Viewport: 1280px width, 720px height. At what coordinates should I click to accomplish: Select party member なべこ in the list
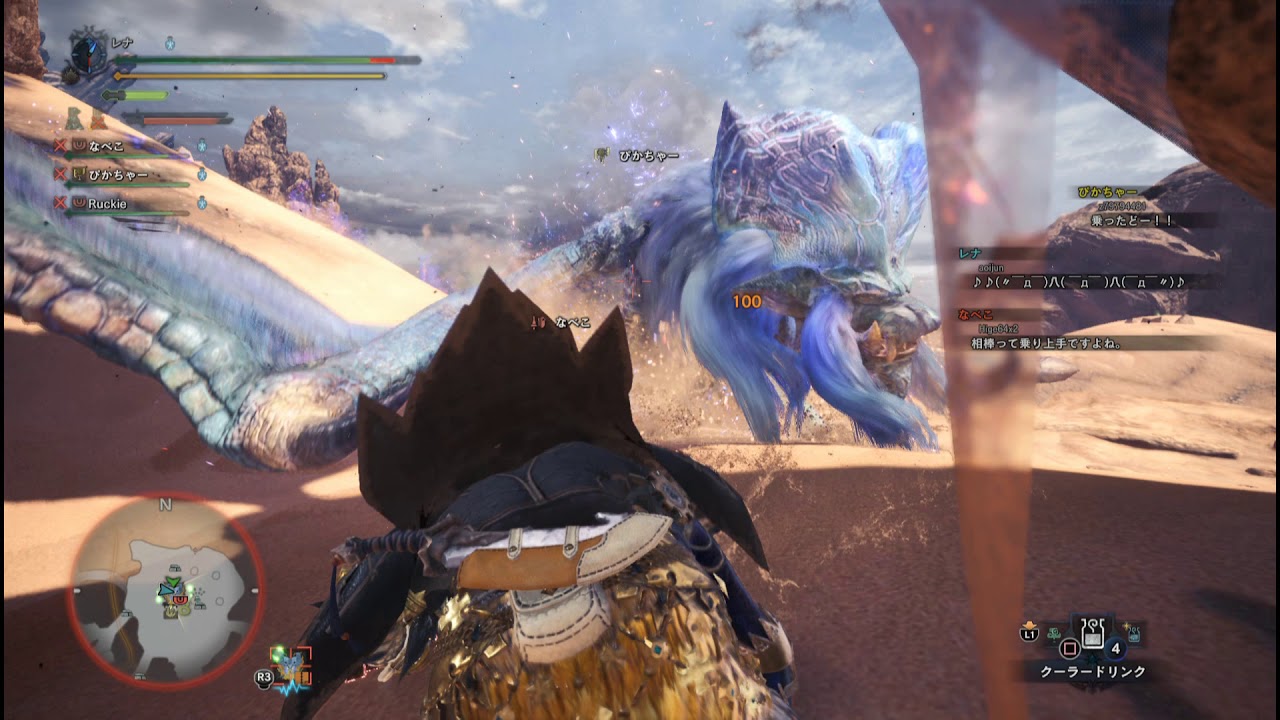pos(107,145)
